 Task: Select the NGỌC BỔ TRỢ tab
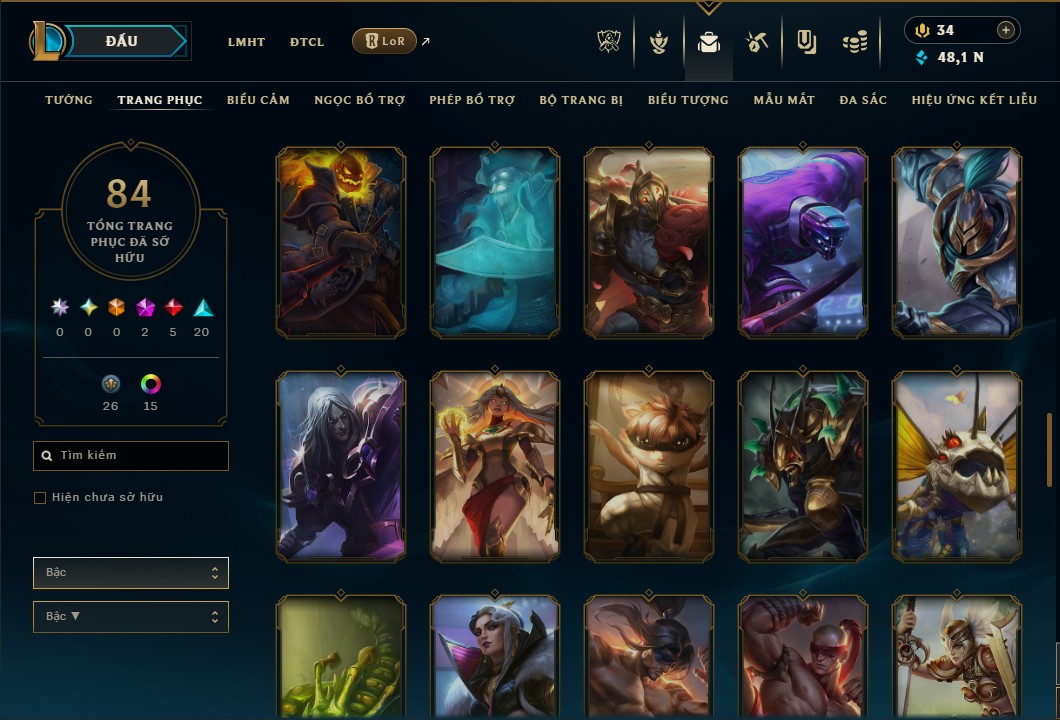tap(359, 100)
